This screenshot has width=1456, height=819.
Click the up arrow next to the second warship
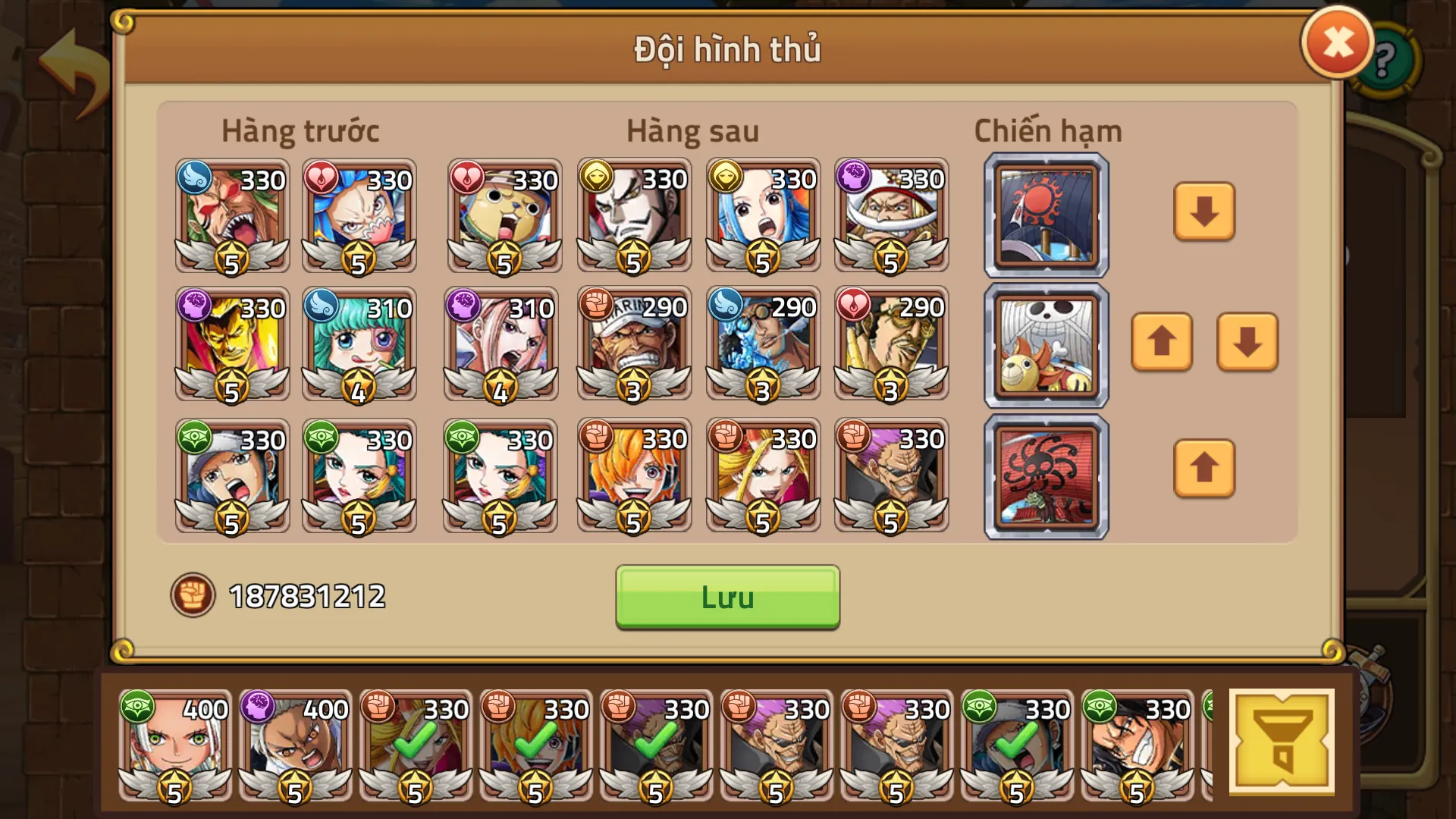click(1162, 343)
